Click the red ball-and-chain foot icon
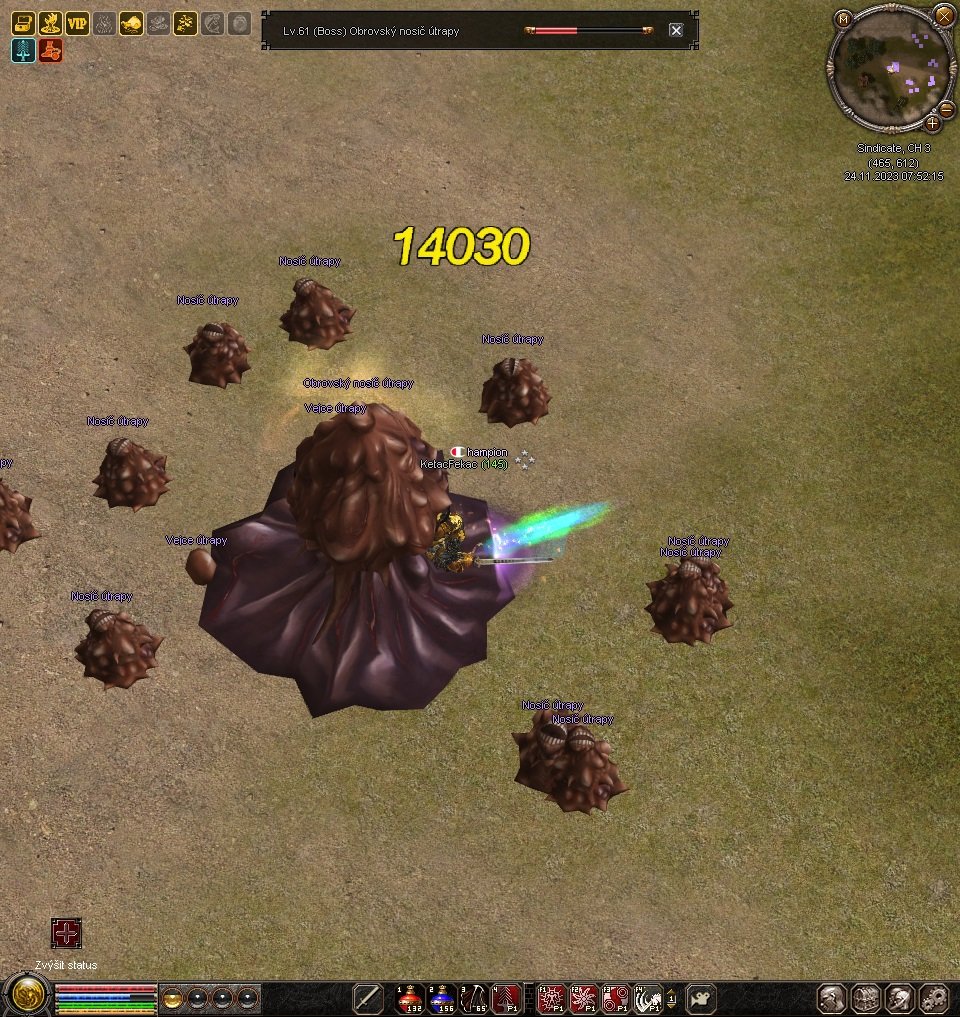 click(x=50, y=51)
